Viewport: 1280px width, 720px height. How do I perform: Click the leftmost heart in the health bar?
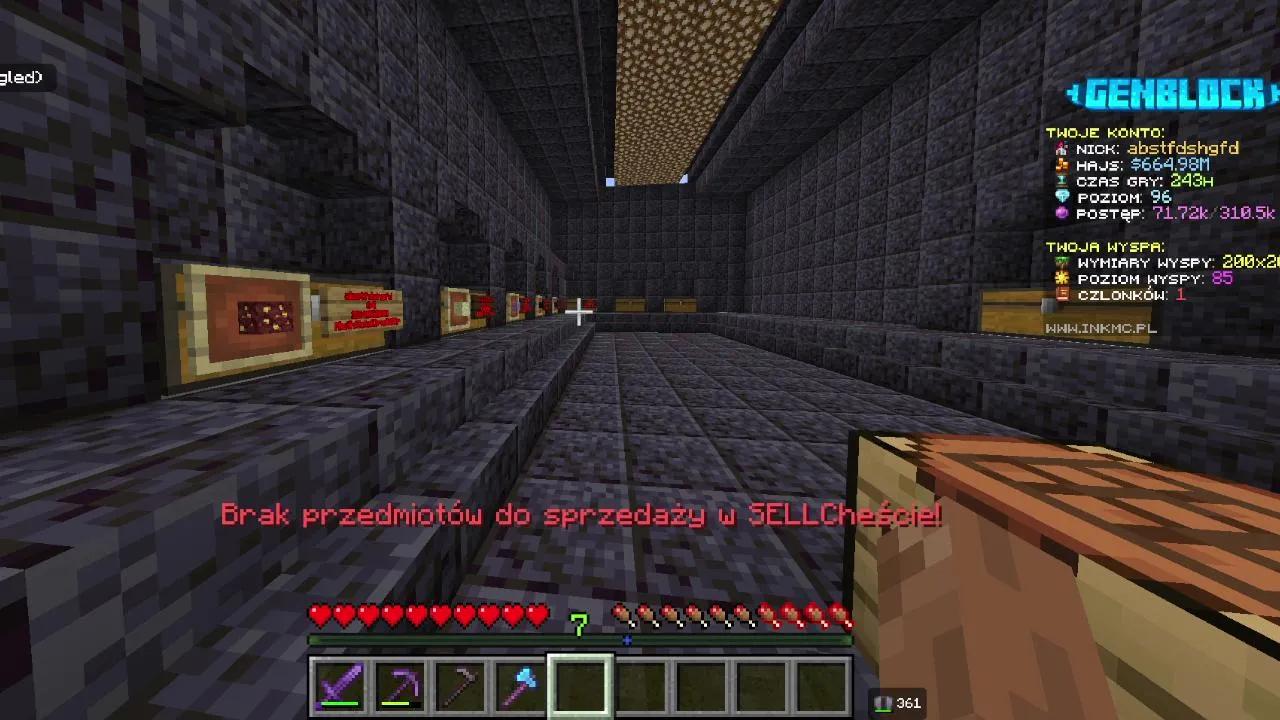click(x=318, y=616)
